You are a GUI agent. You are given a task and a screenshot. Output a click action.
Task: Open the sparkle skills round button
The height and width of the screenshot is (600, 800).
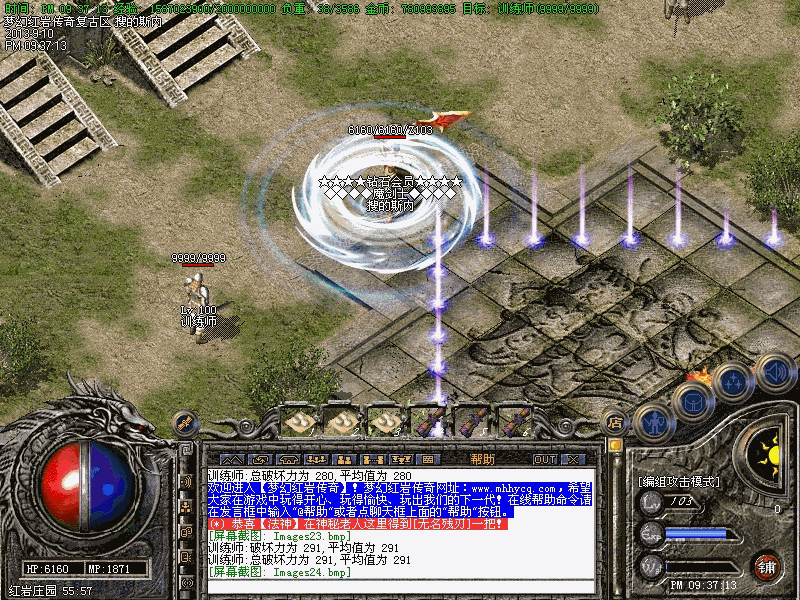click(x=733, y=383)
